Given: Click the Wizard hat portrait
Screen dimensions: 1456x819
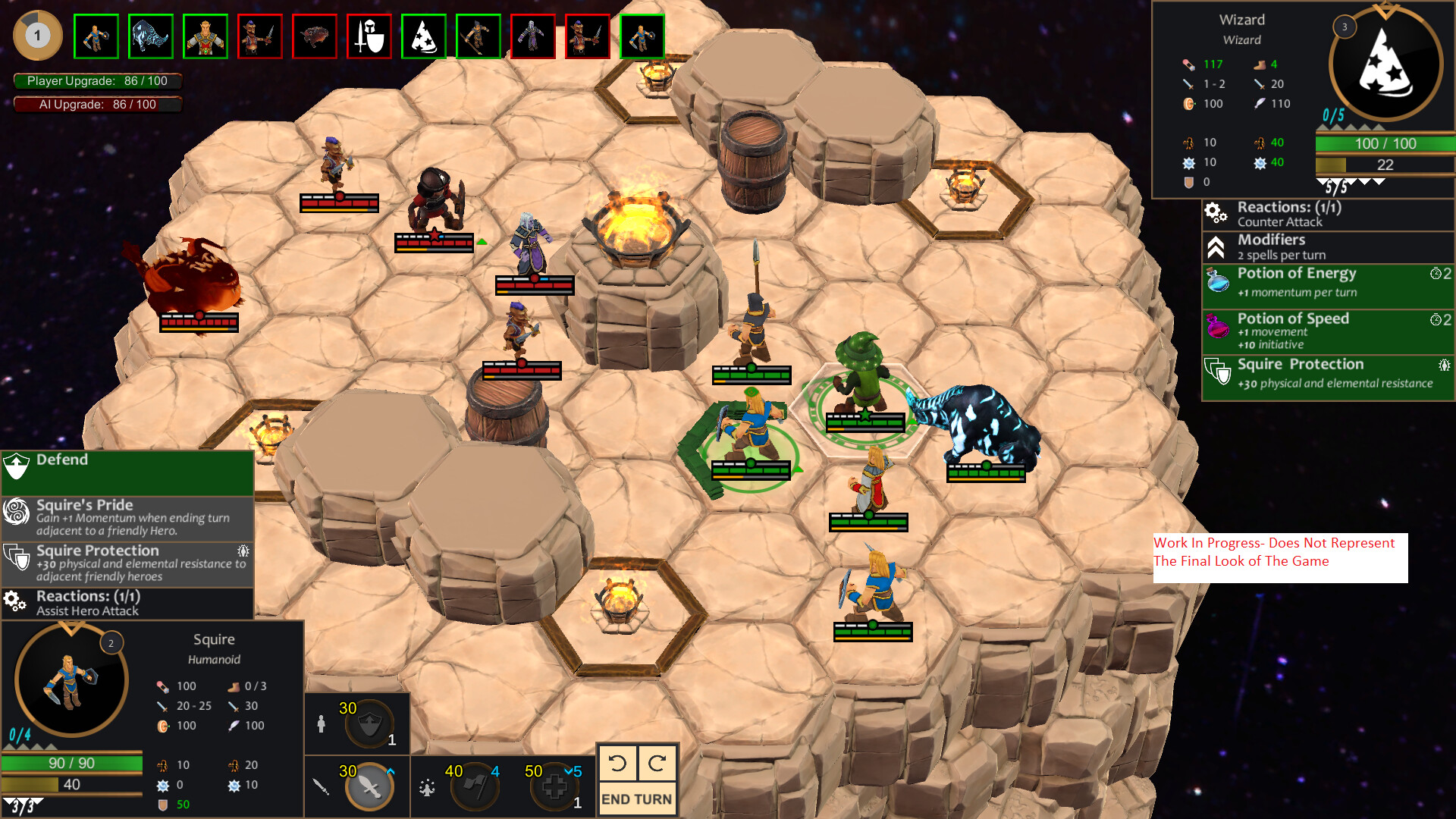Looking at the screenshot, I should click(1385, 64).
